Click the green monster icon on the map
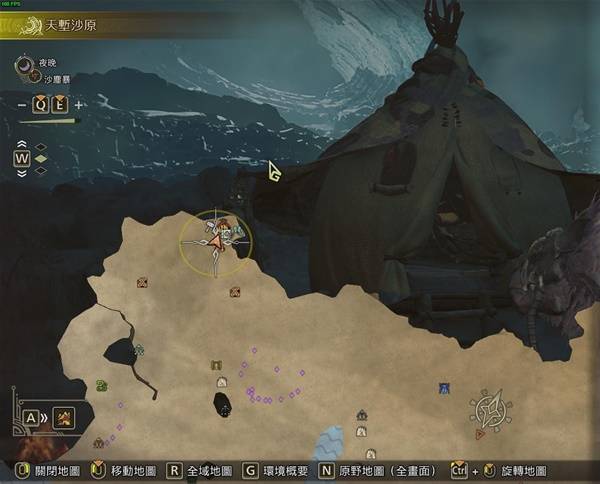Viewport: 600px width, 484px height. pos(101,386)
